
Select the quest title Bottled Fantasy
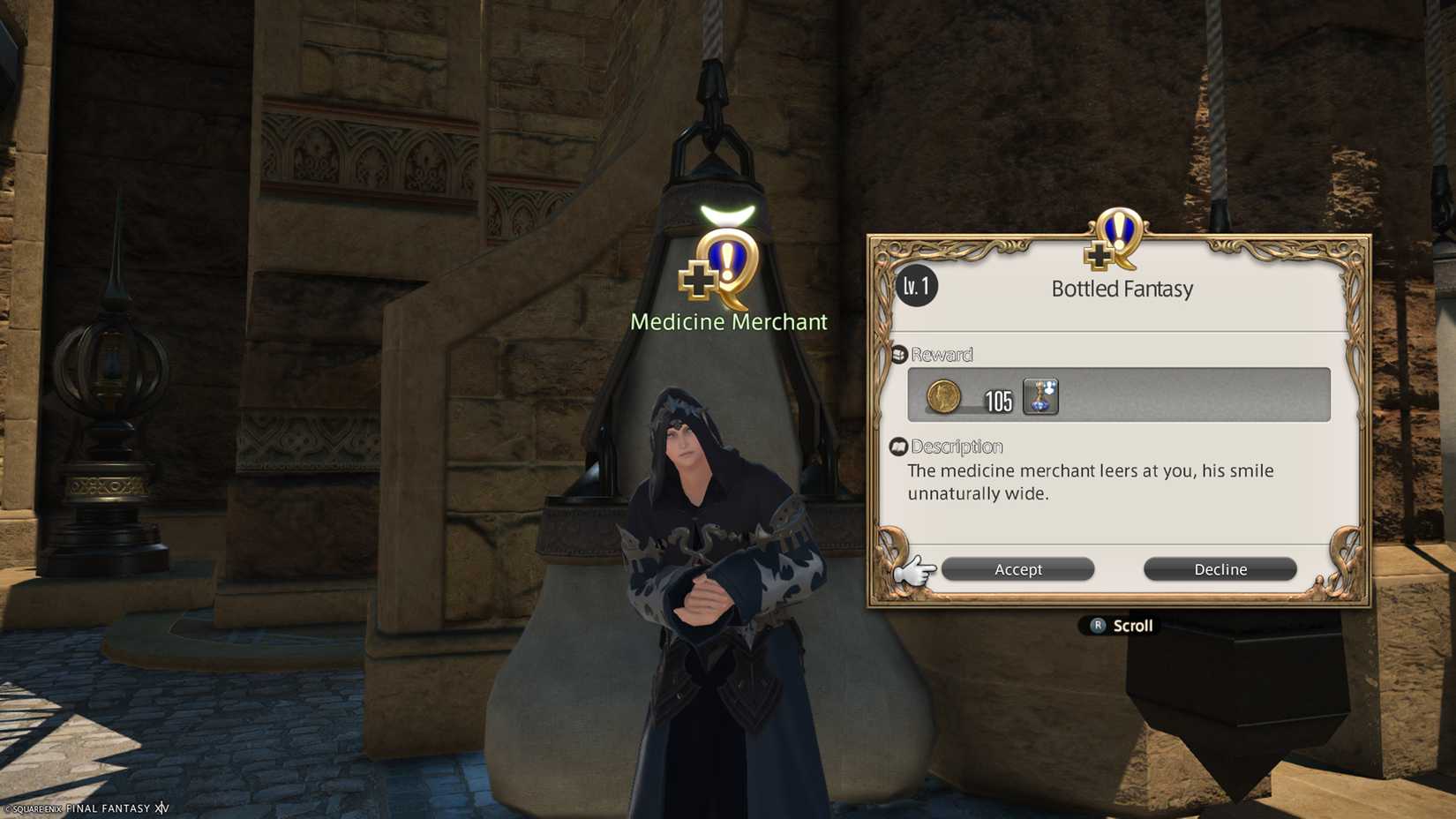tap(1122, 289)
